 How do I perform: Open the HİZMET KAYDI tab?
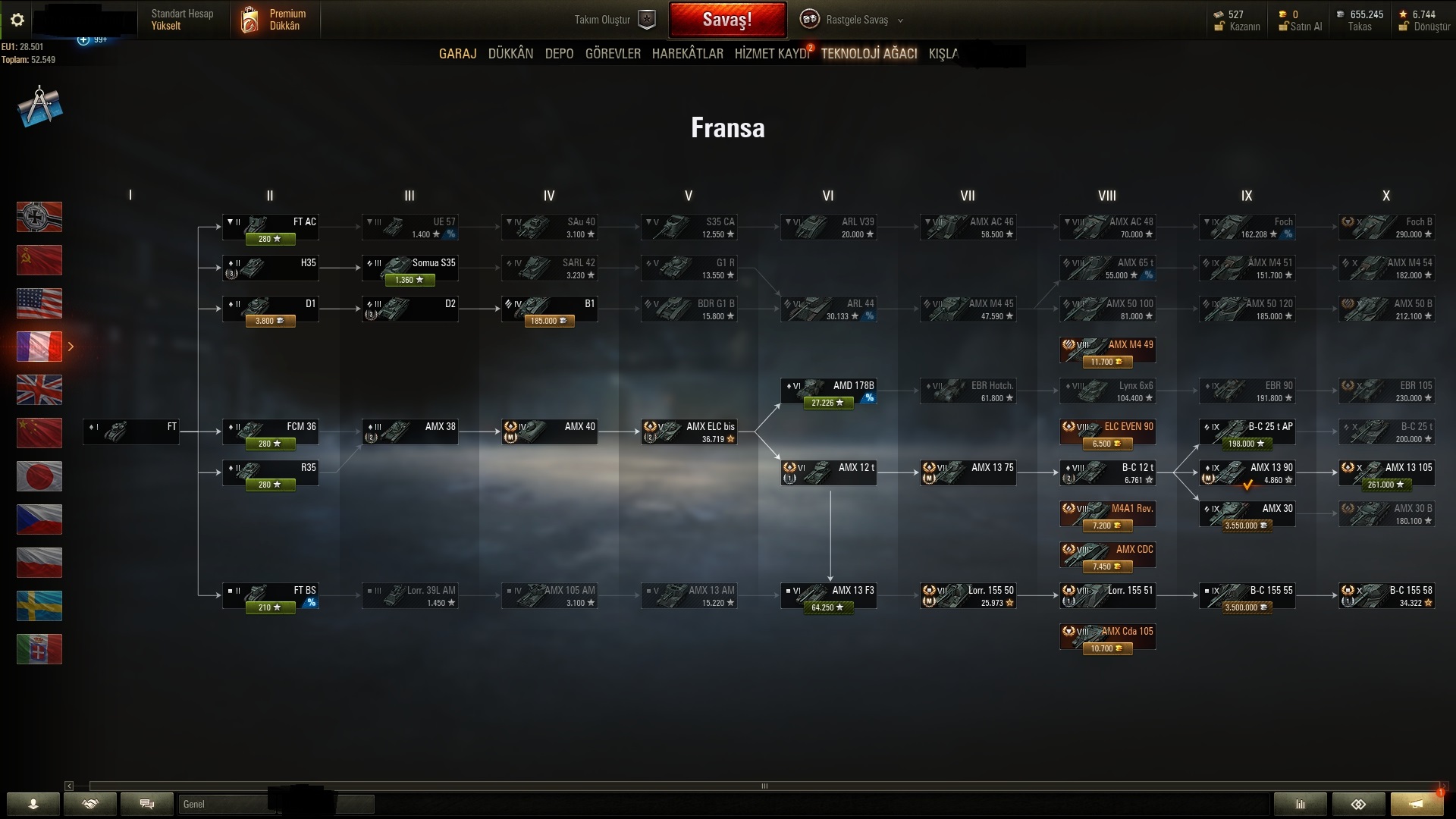click(771, 54)
